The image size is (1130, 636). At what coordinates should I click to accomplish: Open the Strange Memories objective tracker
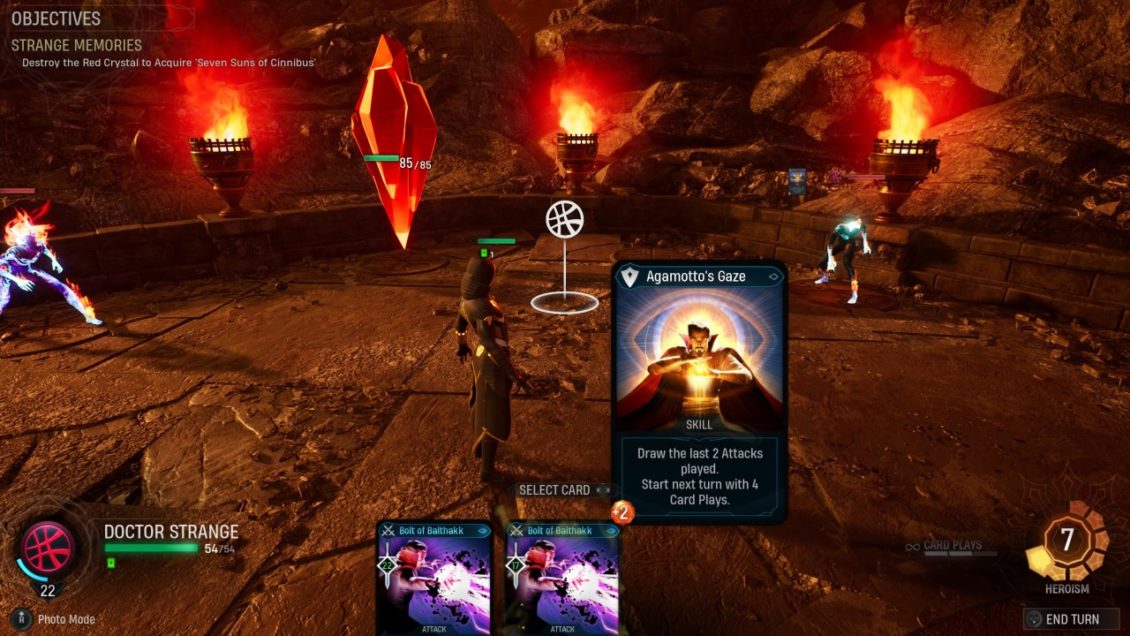pos(77,45)
